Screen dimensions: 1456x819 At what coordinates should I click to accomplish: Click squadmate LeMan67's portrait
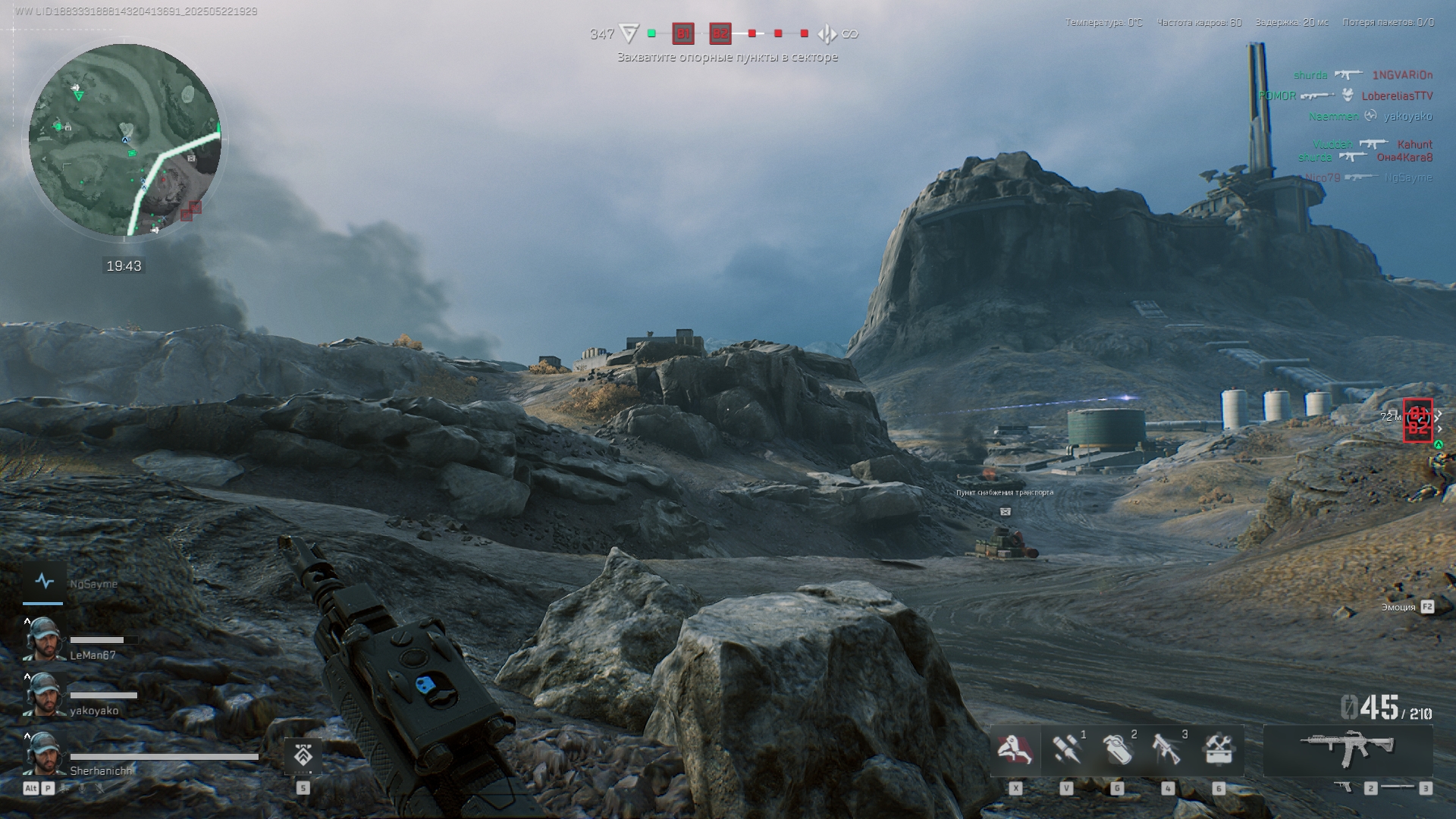[42, 639]
